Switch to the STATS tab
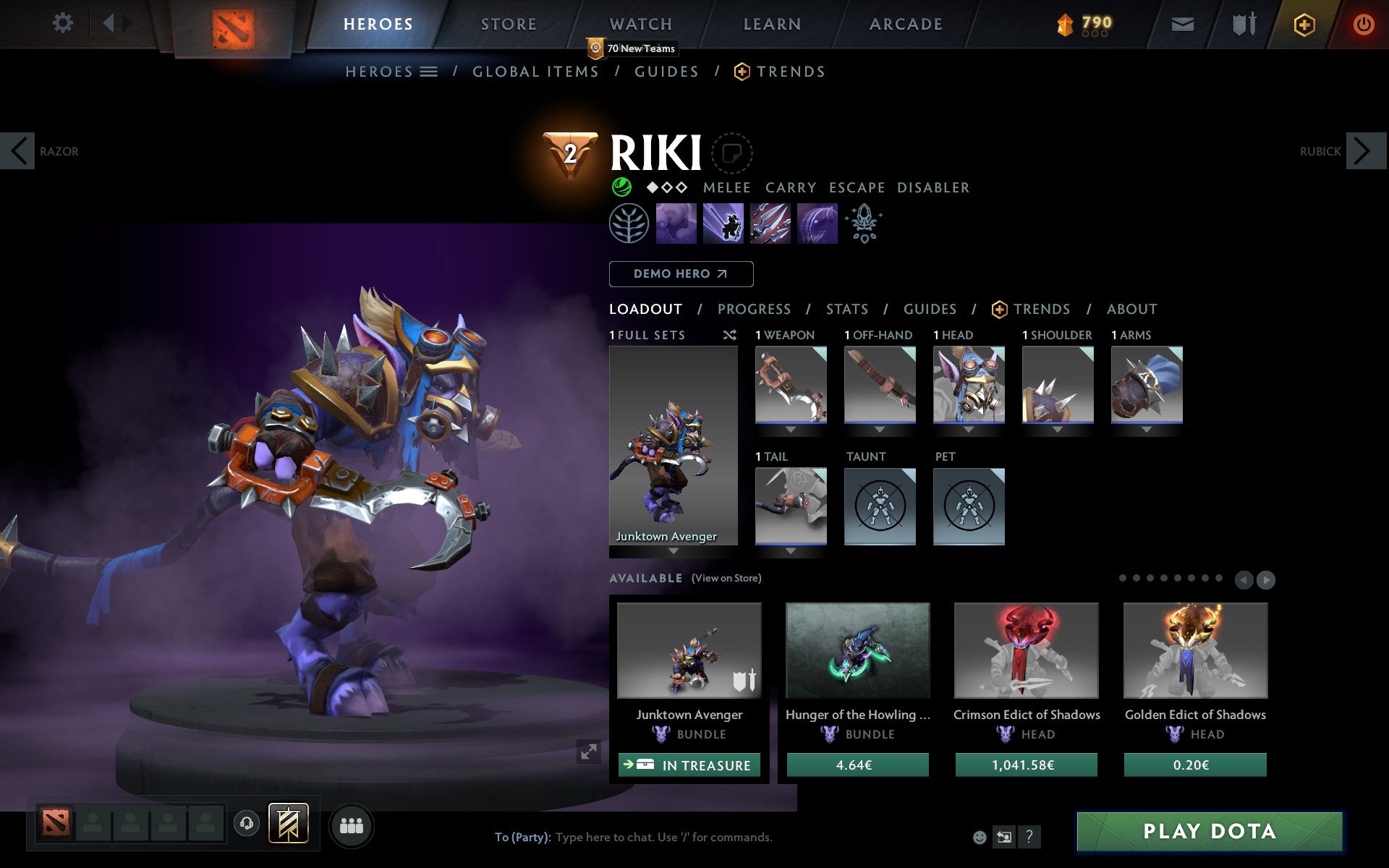 coord(846,309)
